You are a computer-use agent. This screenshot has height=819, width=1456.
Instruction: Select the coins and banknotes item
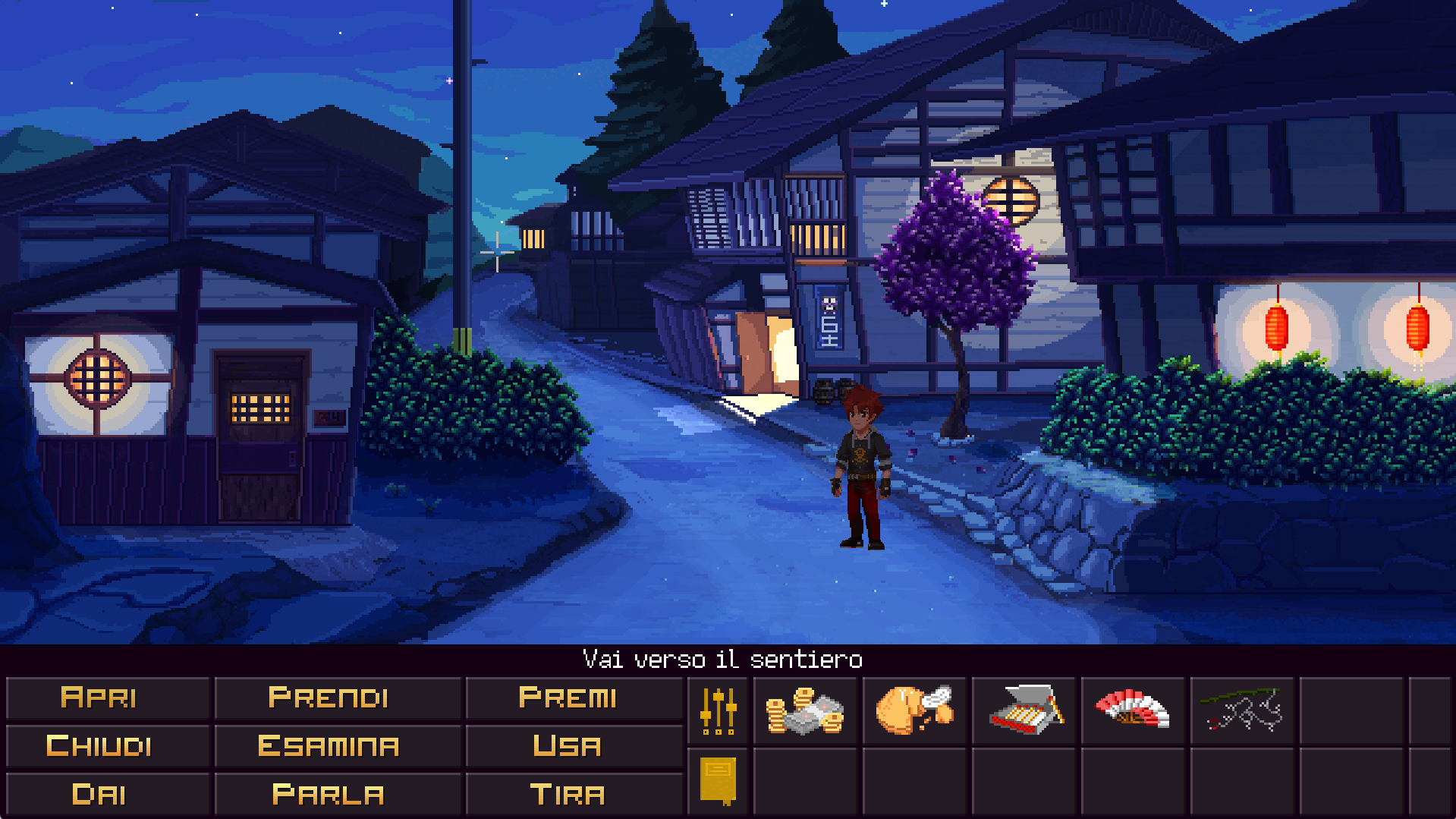805,711
